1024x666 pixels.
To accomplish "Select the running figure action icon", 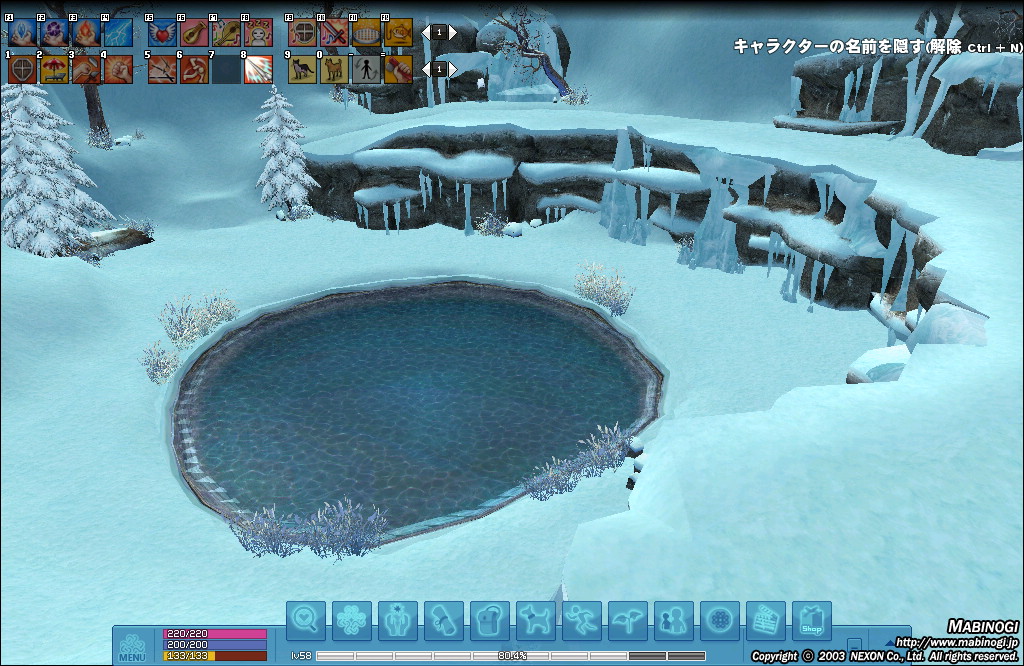I will tap(581, 621).
